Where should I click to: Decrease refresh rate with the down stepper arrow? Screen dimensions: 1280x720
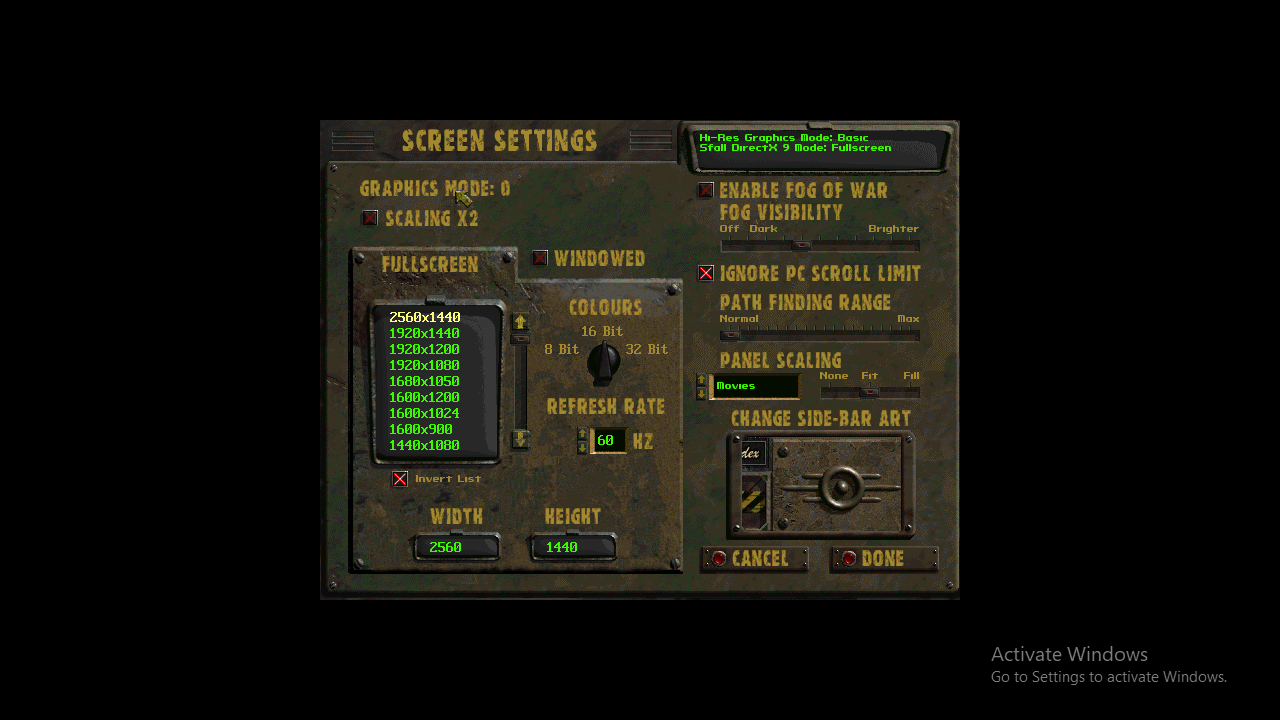[584, 446]
